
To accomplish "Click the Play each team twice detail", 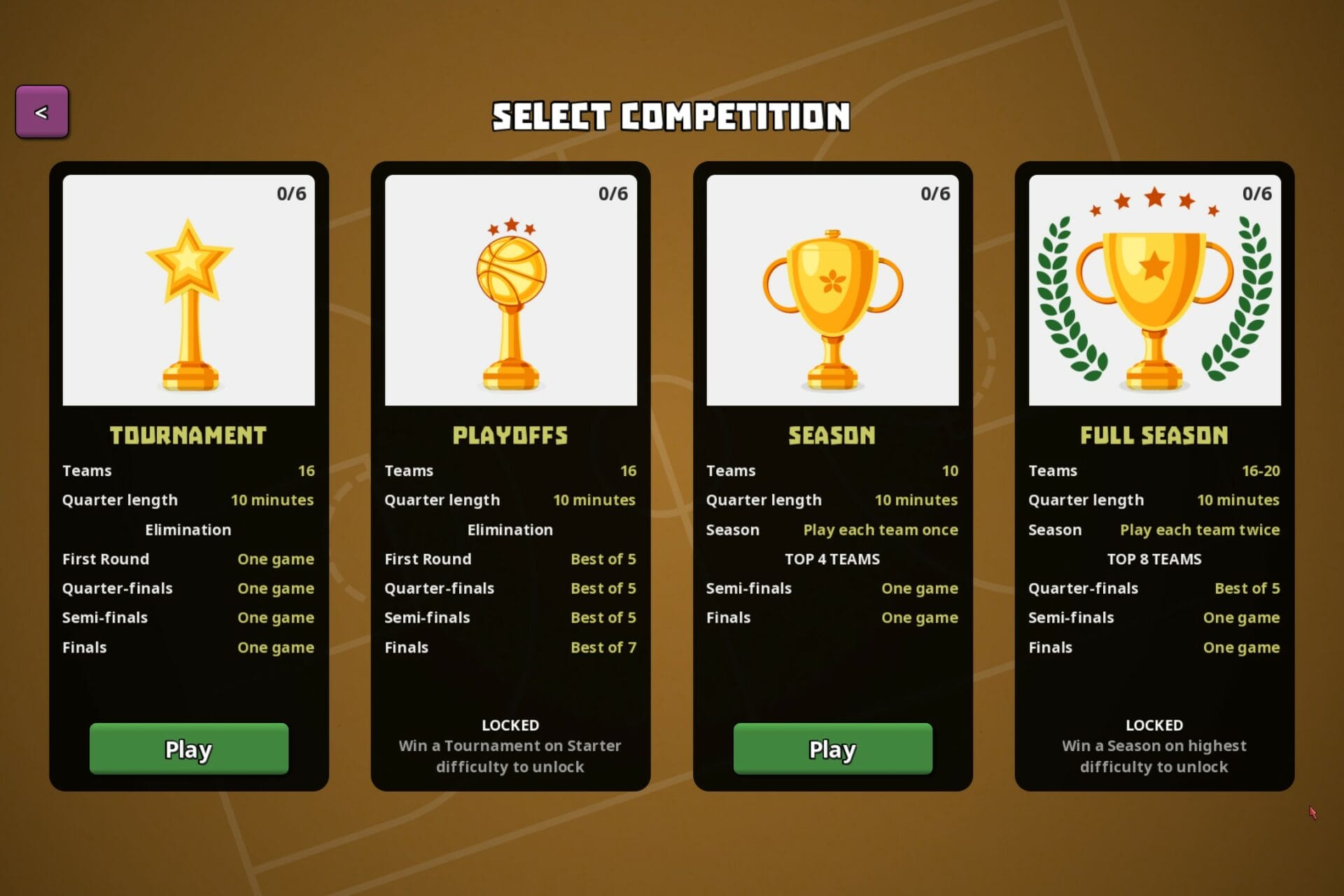I will click(x=1200, y=530).
